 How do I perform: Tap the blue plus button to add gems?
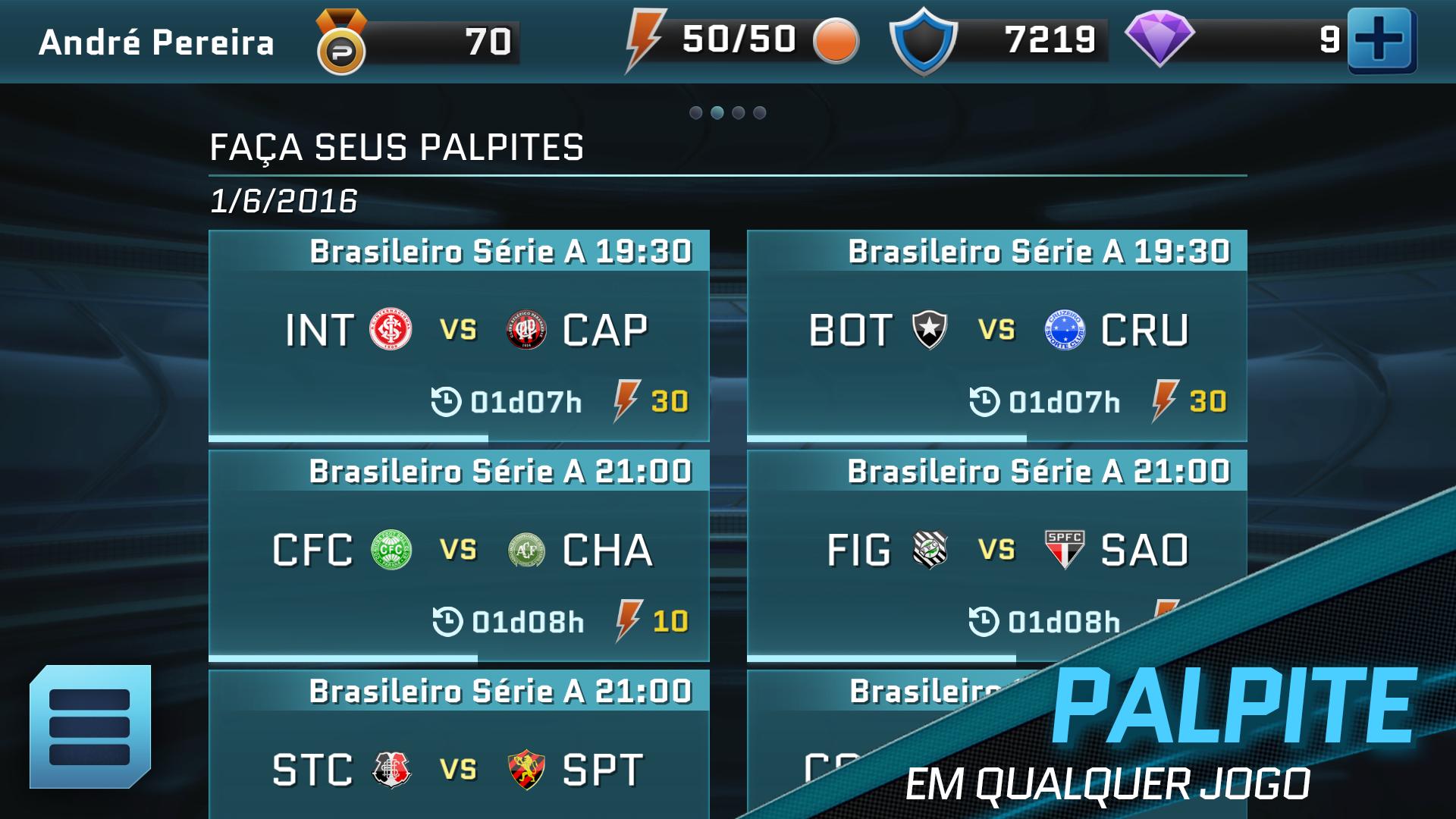point(1380,40)
